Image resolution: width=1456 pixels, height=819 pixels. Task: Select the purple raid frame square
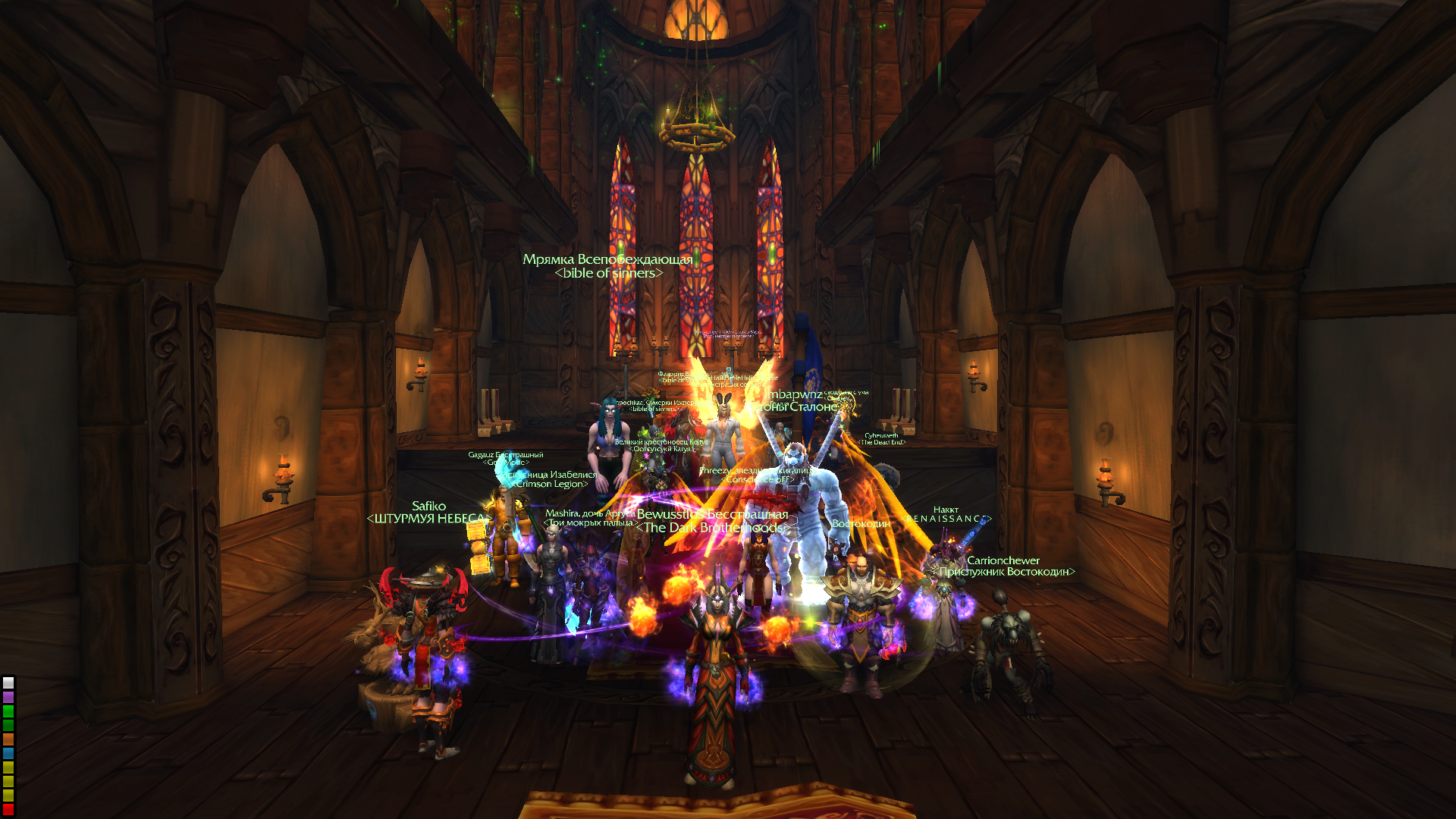pyautogui.click(x=8, y=697)
